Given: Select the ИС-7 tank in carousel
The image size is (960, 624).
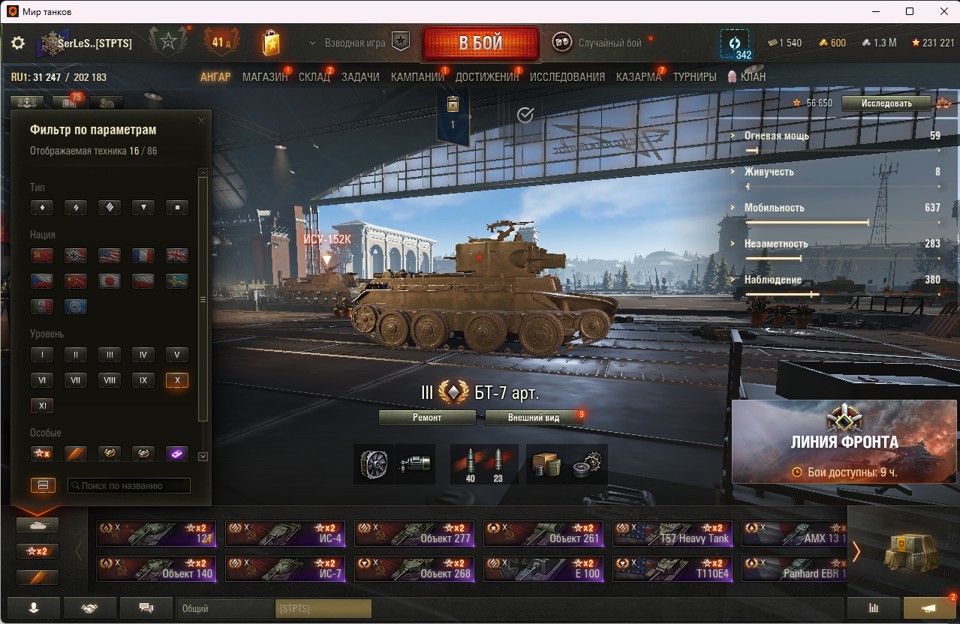Looking at the screenshot, I should (285, 569).
